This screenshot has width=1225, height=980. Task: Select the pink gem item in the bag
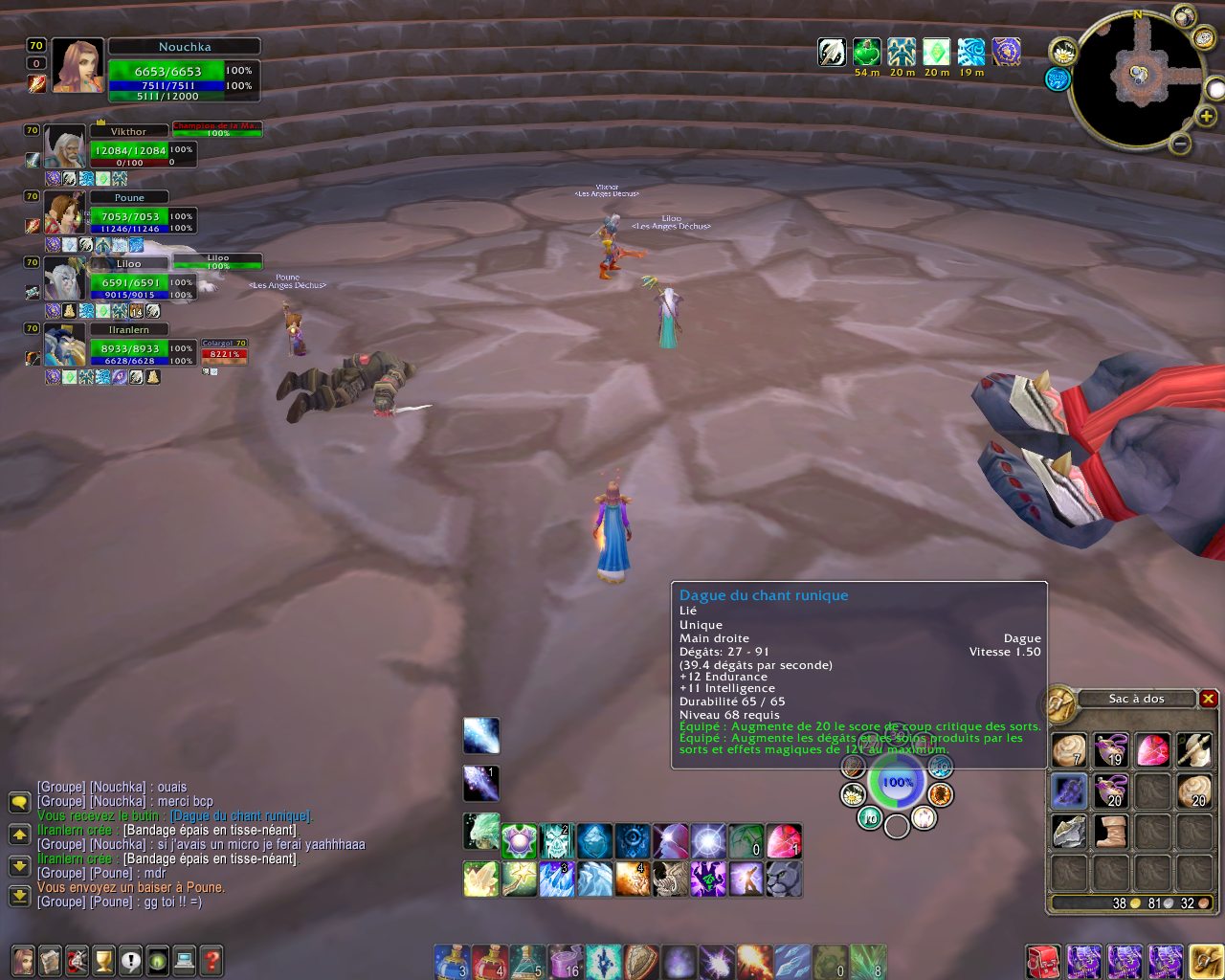[1153, 750]
